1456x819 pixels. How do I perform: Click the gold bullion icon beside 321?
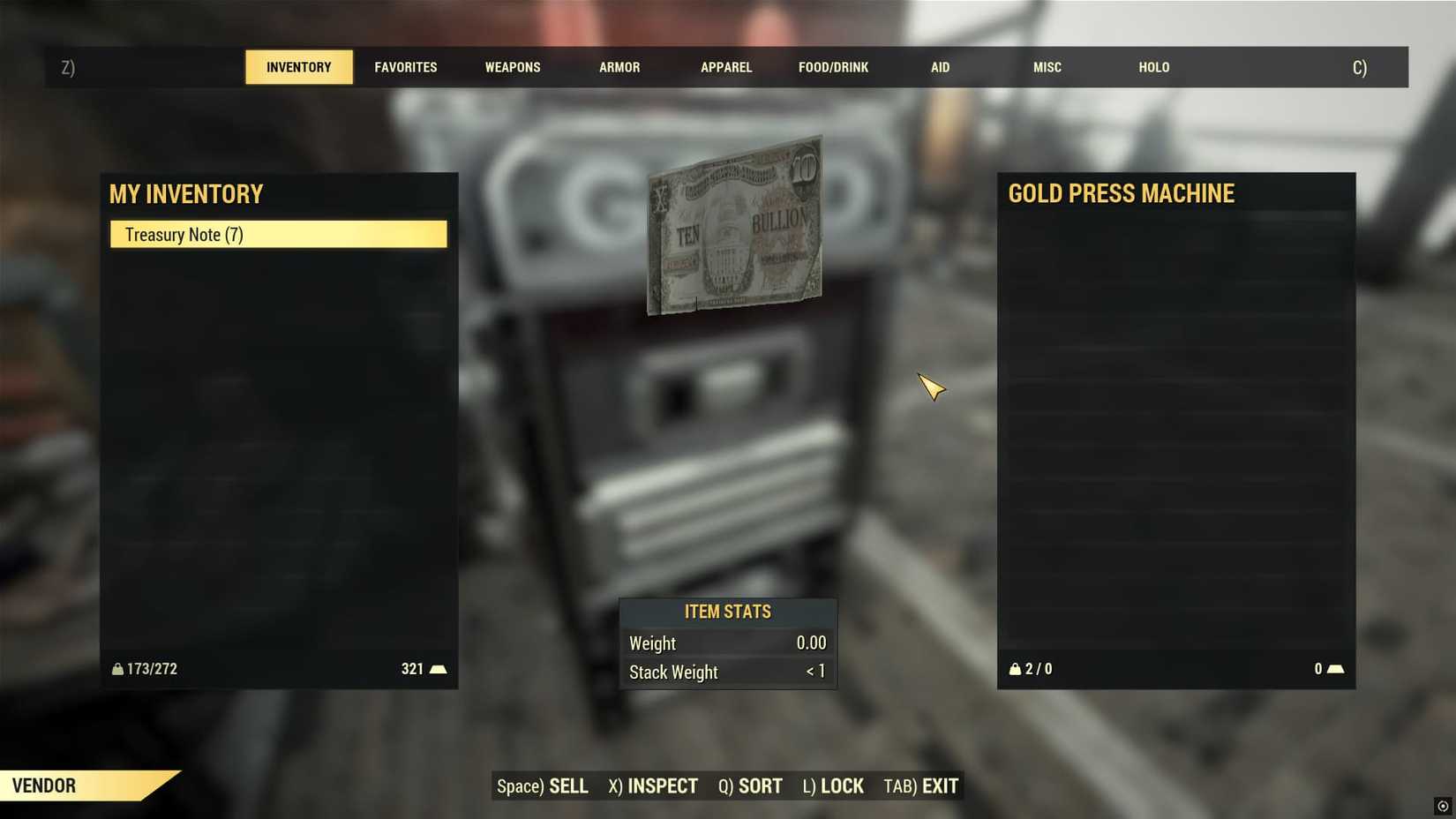439,669
